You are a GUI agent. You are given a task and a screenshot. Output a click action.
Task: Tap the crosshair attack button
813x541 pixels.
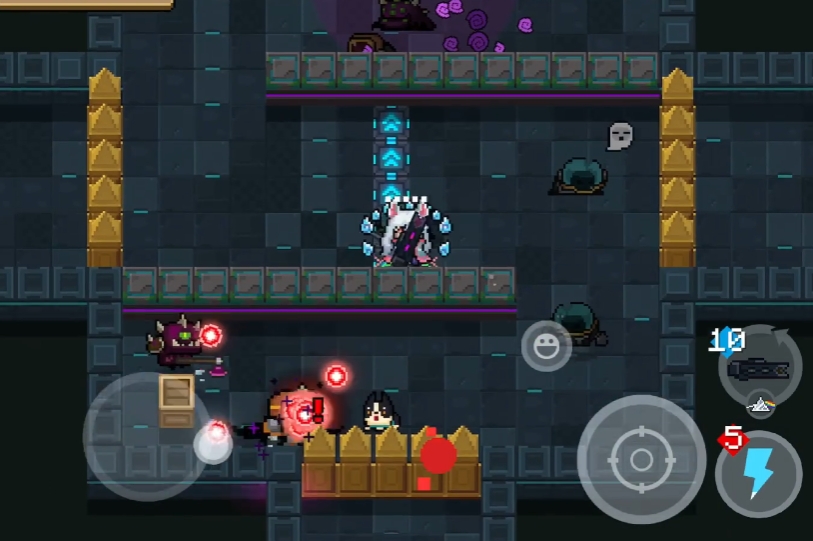click(641, 459)
